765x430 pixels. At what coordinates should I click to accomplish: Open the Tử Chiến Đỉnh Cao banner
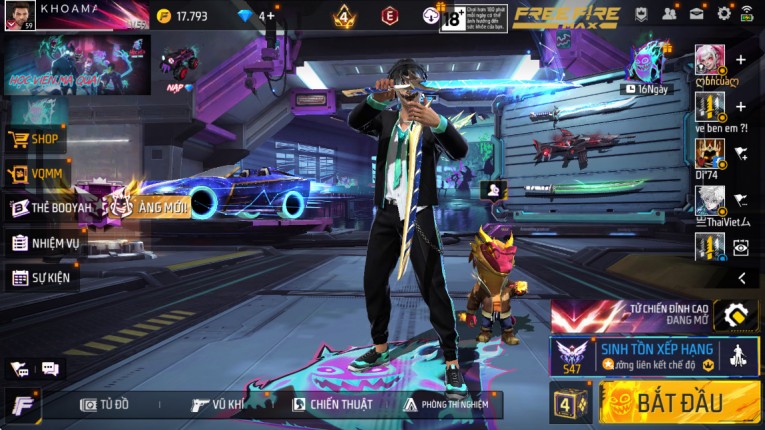(x=655, y=316)
